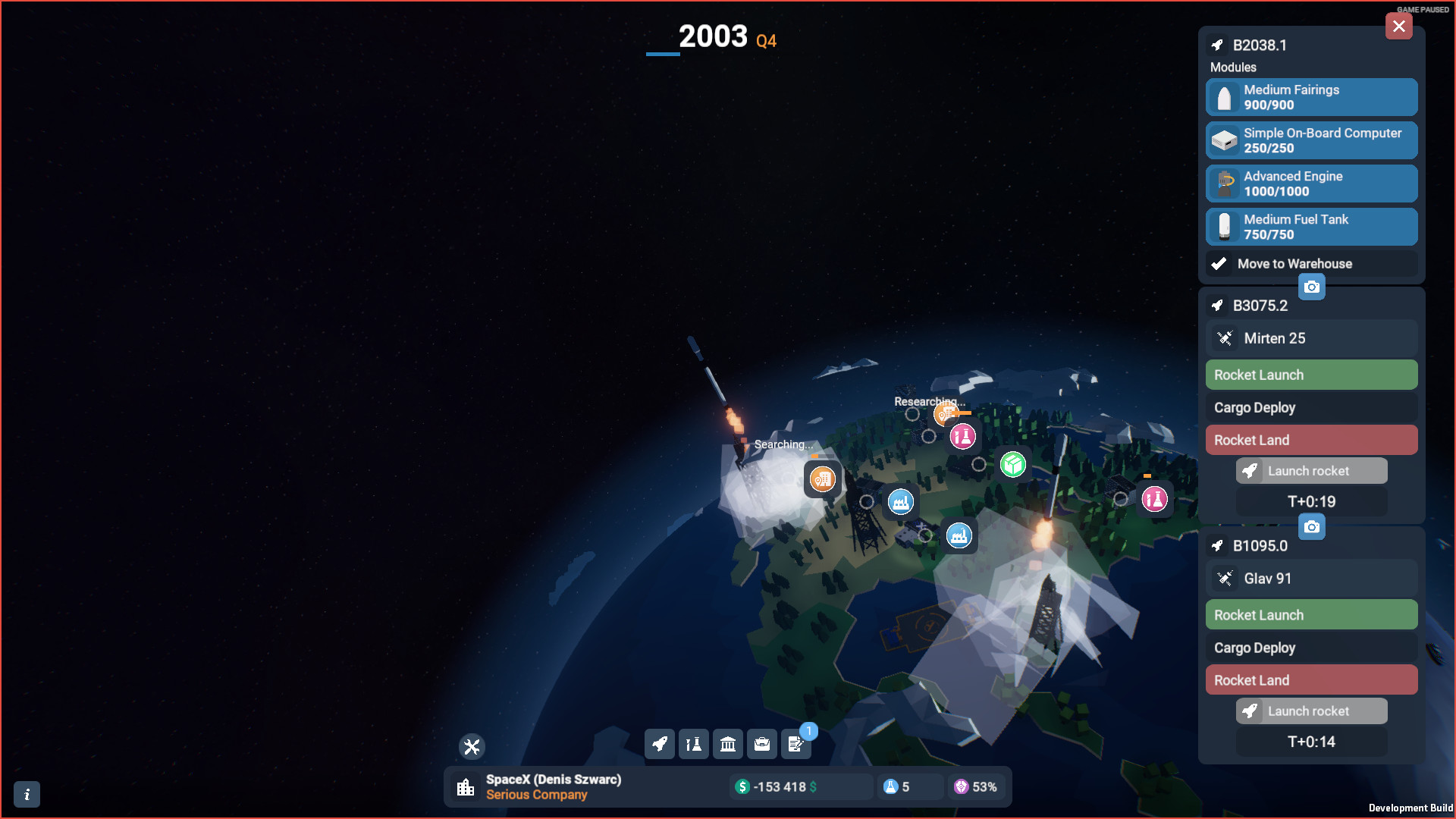Toggle the Move to Warehouse checkbox
Screen dimensions: 1456x819
(x=1219, y=264)
